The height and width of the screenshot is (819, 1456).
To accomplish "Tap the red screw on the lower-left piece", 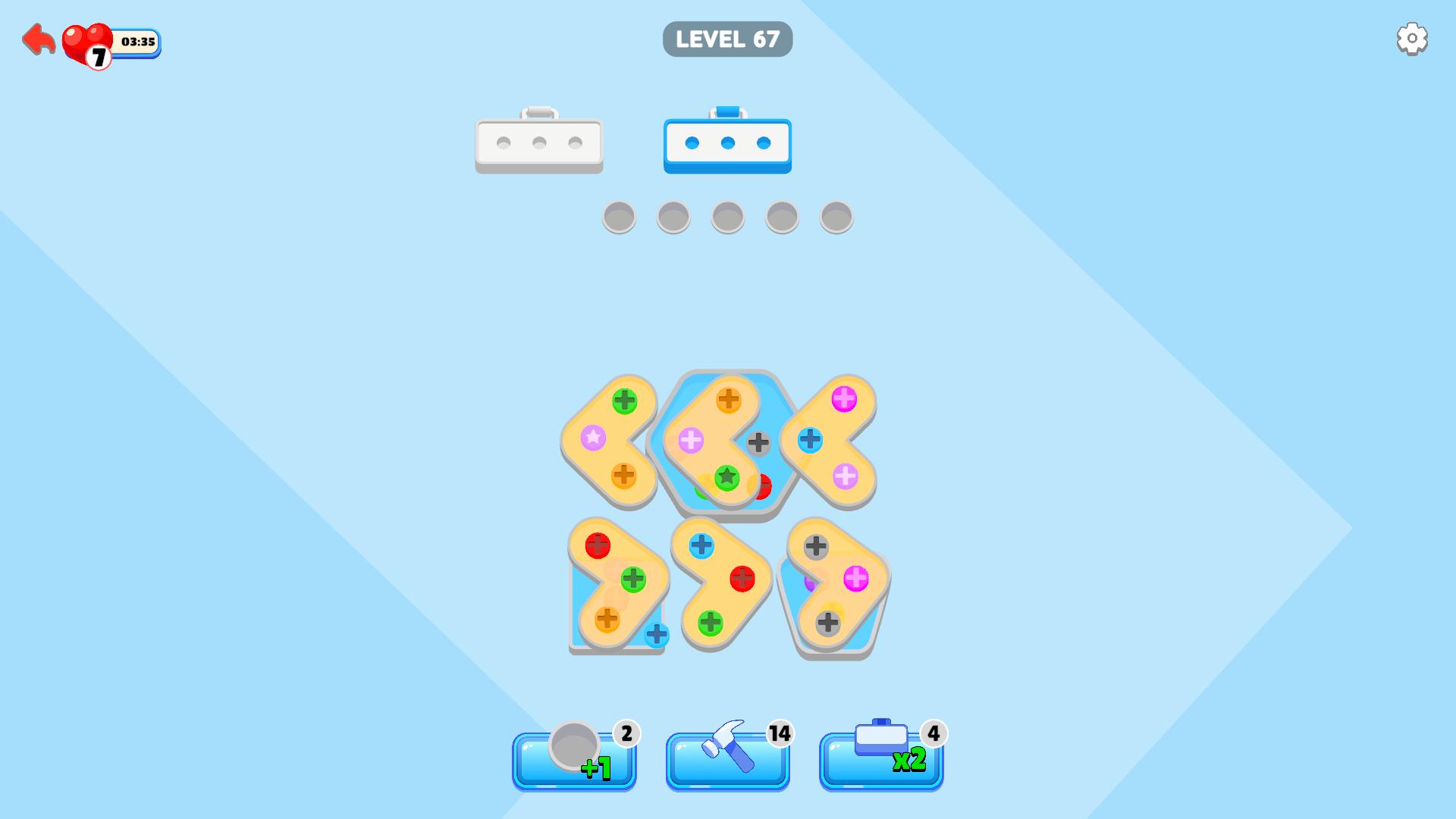I will 598,544.
